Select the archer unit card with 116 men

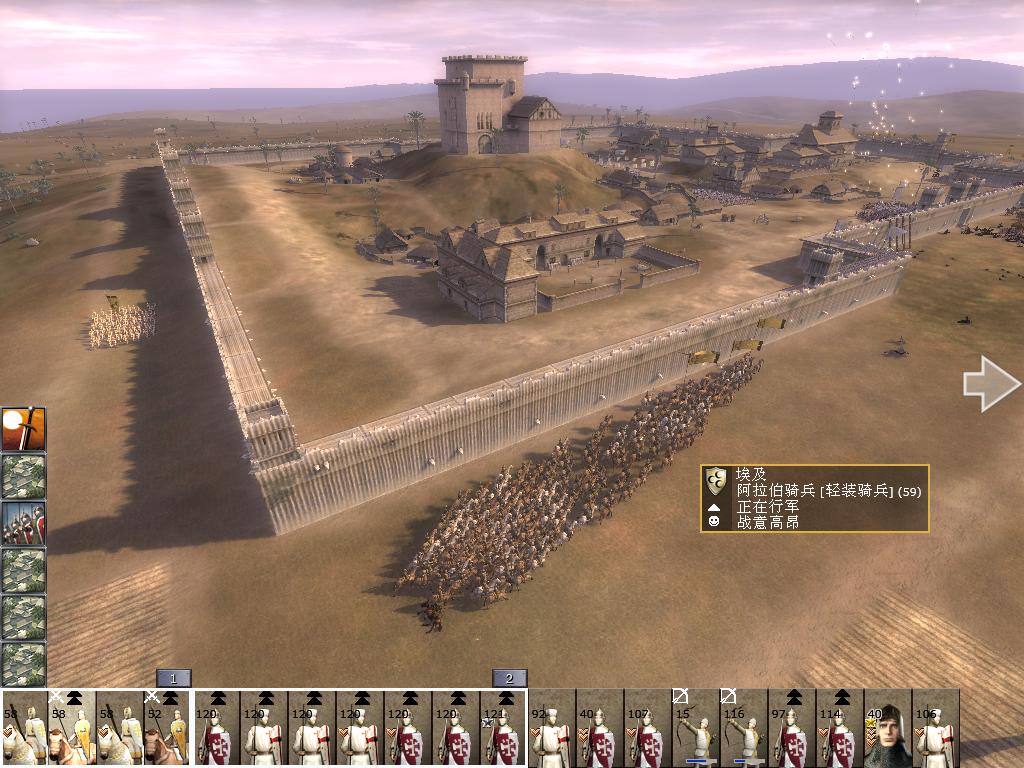(743, 728)
